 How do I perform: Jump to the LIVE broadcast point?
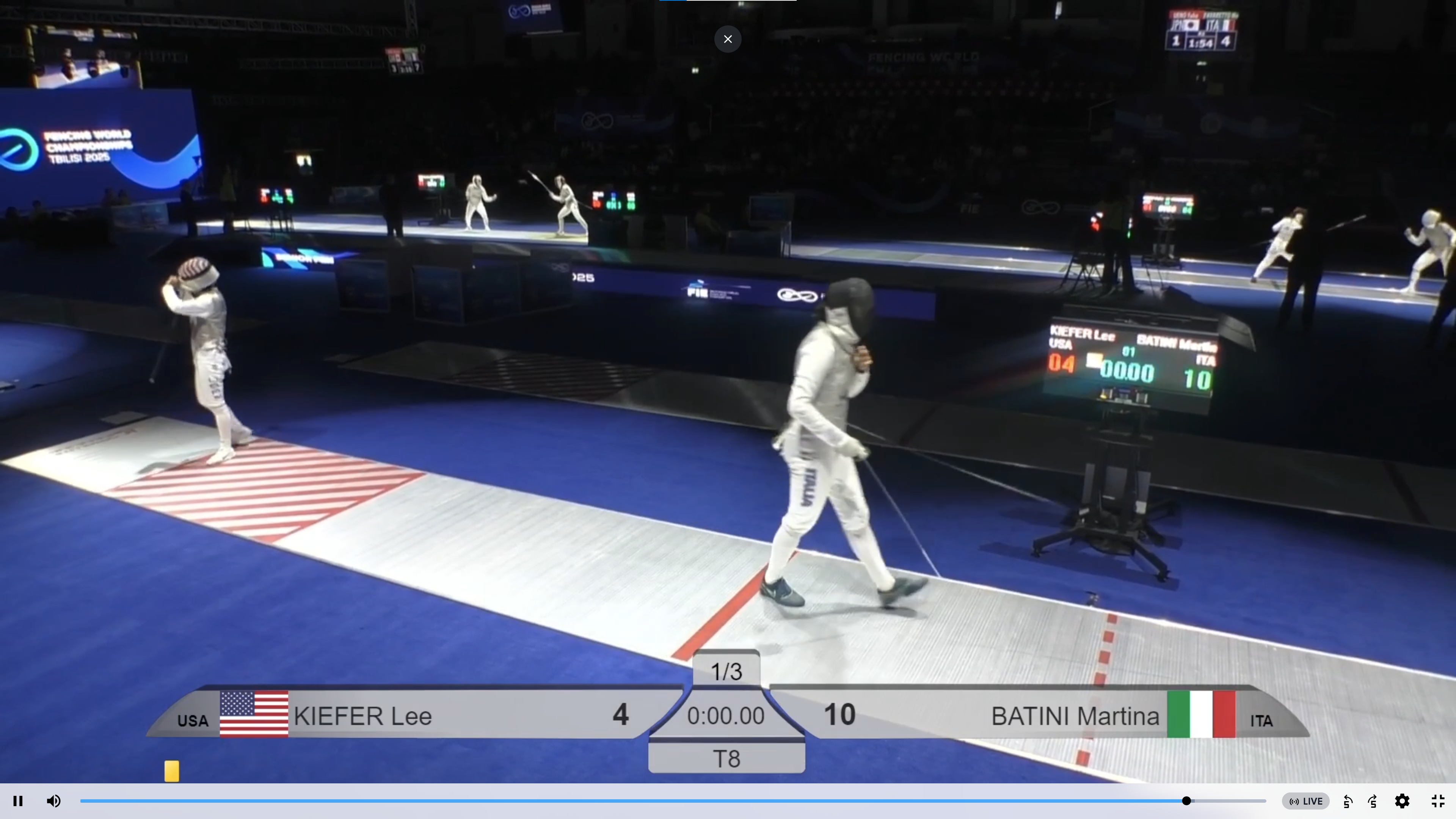point(1305,801)
